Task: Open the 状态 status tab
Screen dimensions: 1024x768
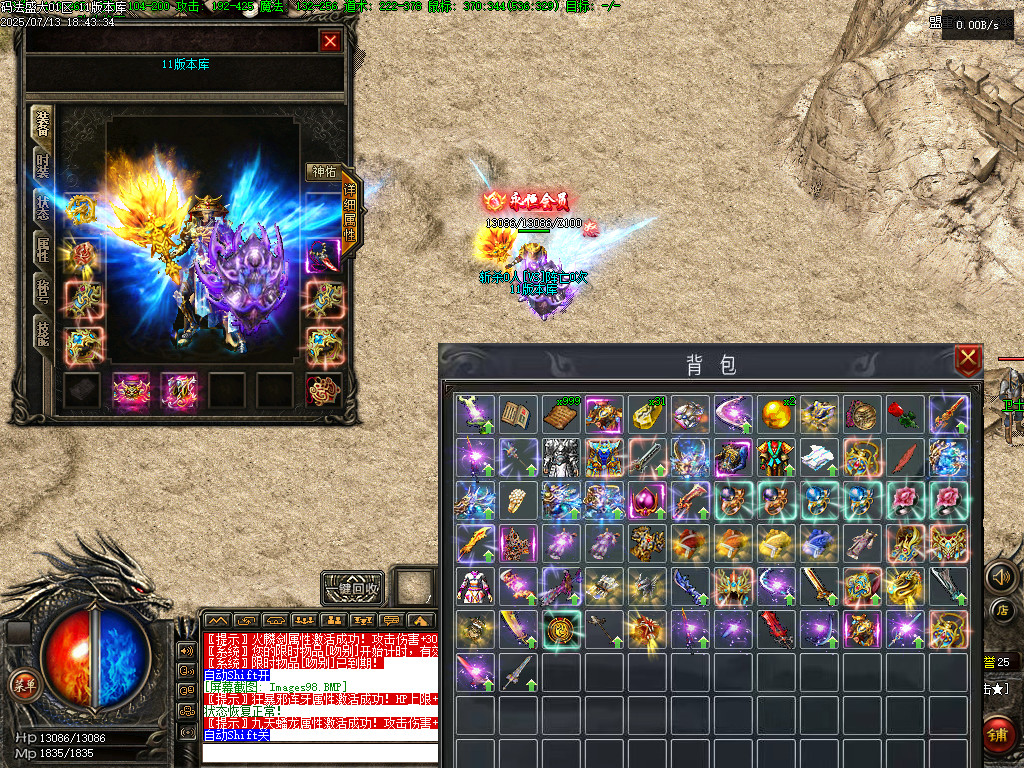Action: pyautogui.click(x=42, y=208)
